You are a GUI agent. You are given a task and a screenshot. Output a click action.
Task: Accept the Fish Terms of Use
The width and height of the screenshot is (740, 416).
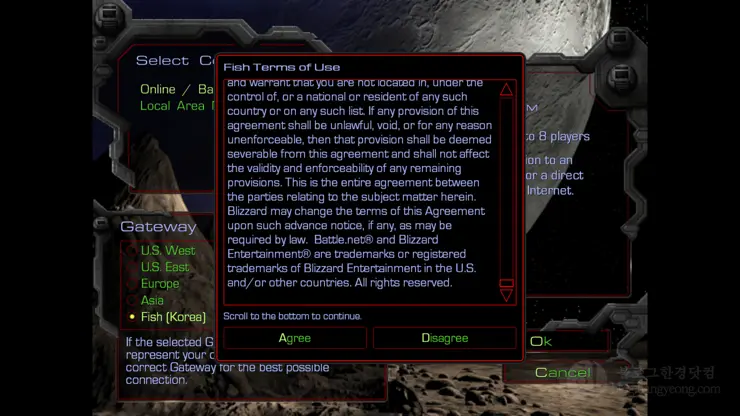click(295, 338)
